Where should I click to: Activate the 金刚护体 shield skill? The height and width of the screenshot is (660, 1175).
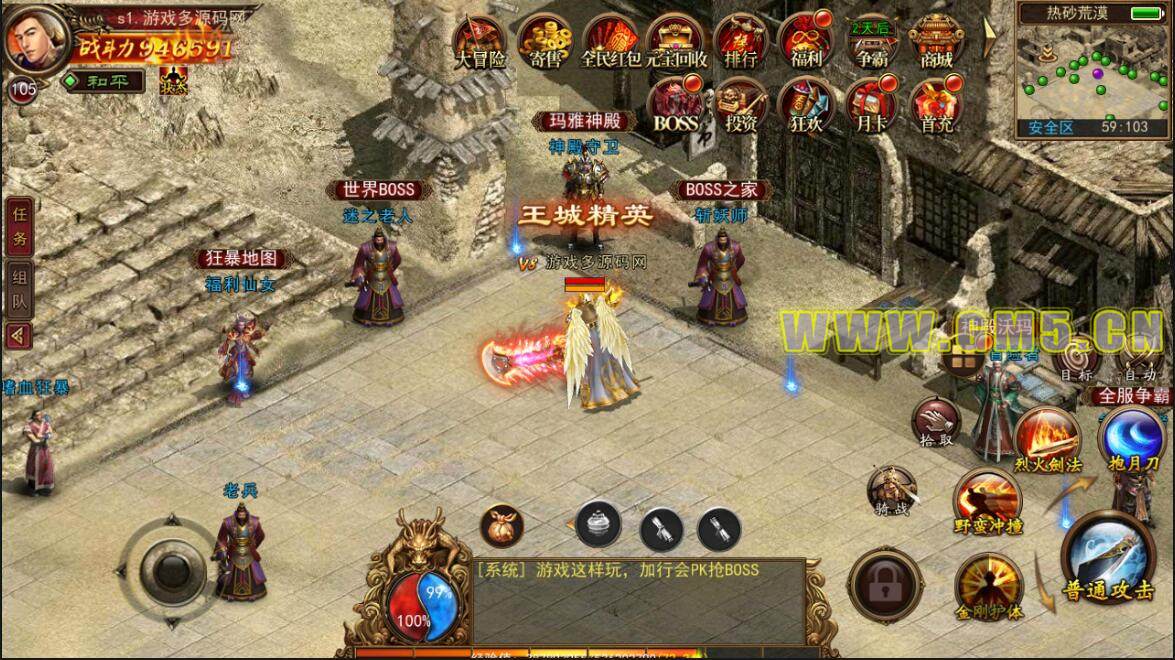coord(988,585)
